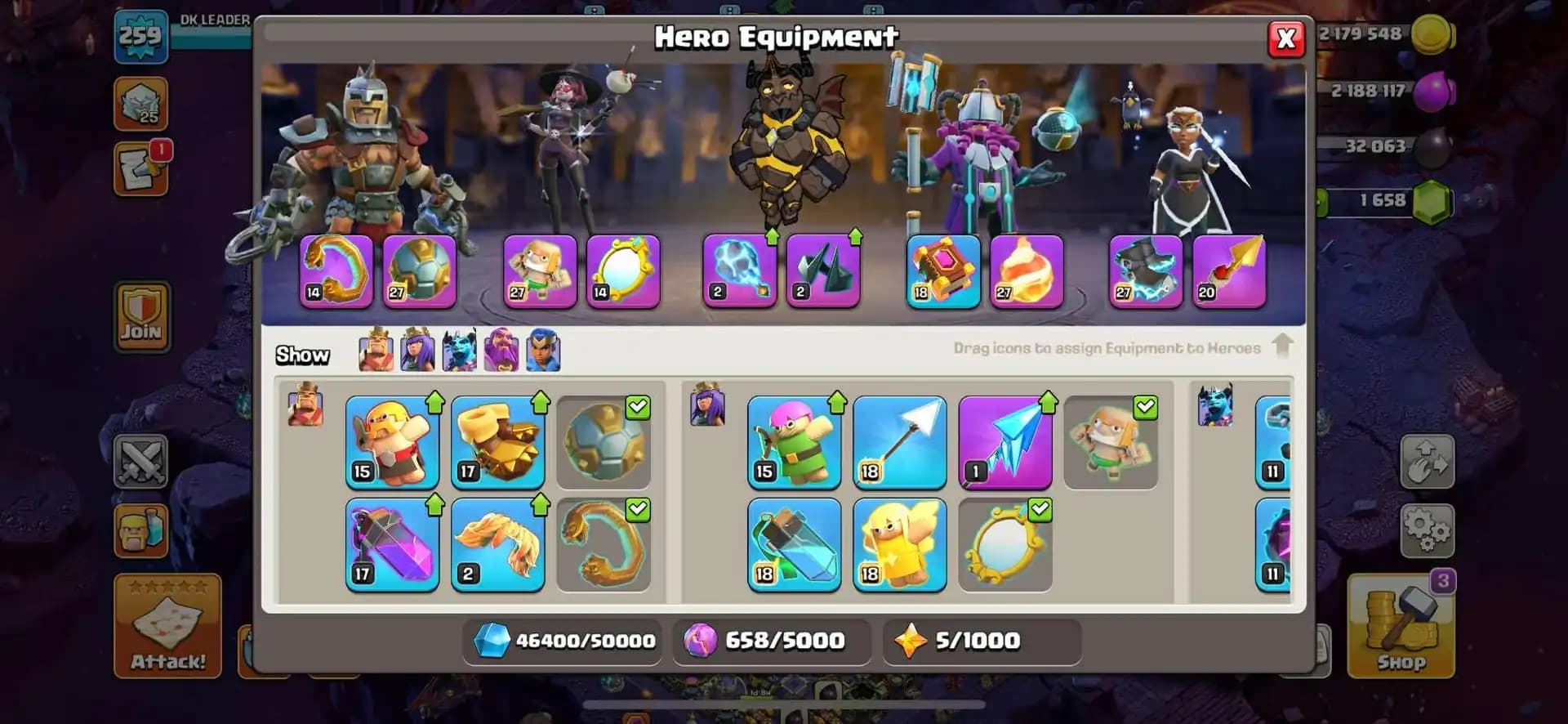
Task: Select the Giant Arrow equipment
Action: (x=900, y=441)
